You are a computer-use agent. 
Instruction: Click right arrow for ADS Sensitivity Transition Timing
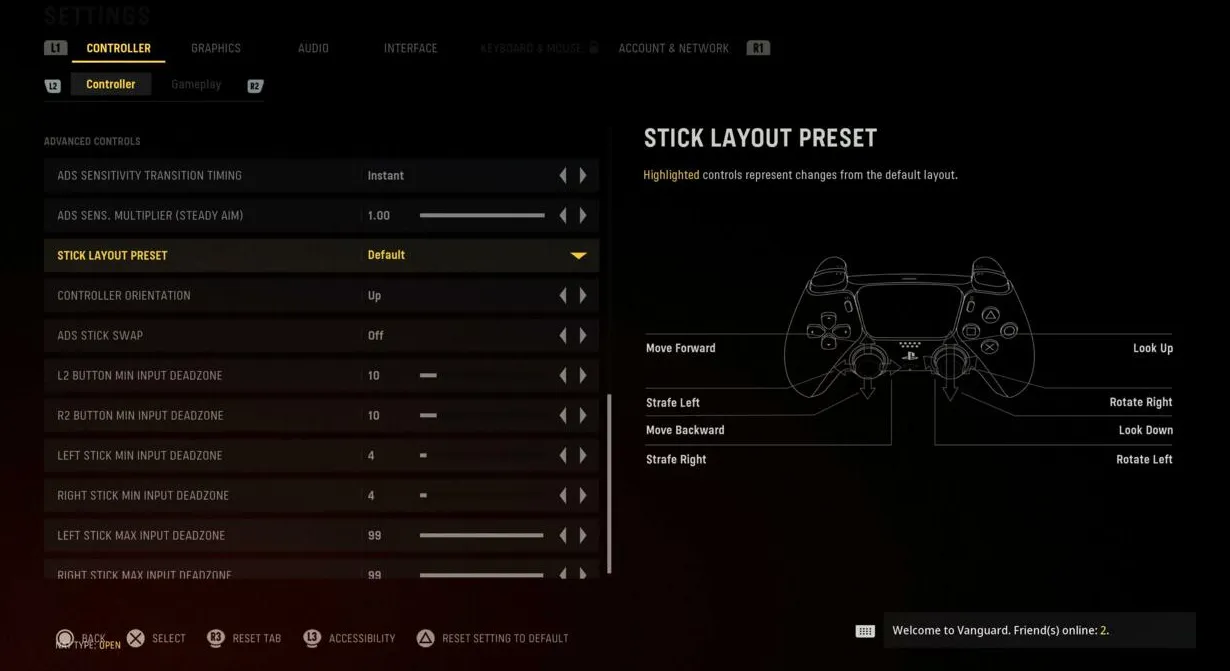coord(583,176)
